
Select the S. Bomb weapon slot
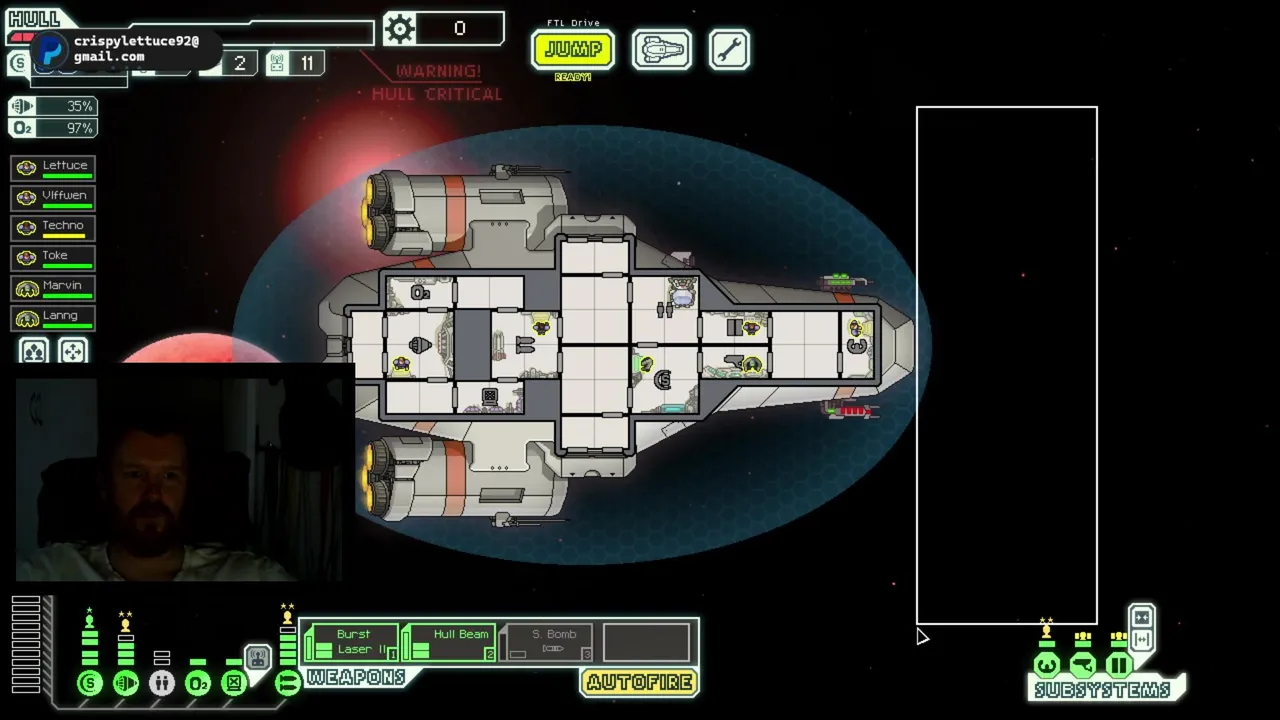pyautogui.click(x=547, y=642)
